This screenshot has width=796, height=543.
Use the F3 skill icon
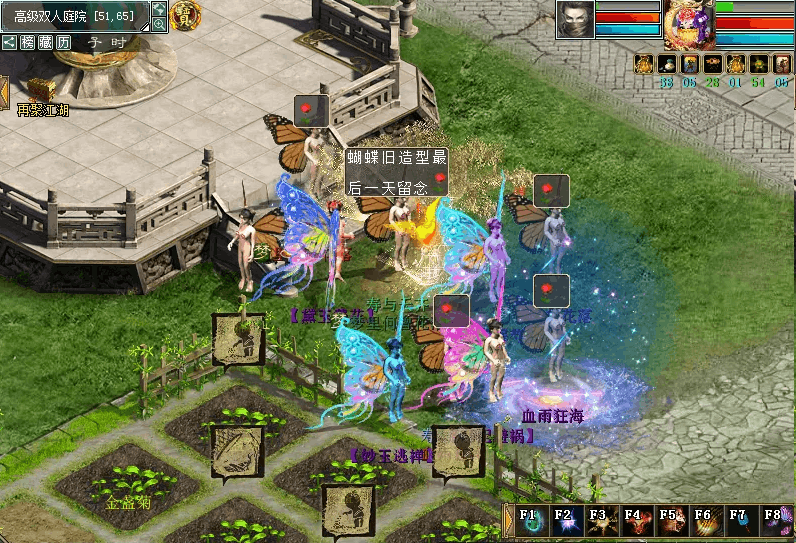point(600,523)
